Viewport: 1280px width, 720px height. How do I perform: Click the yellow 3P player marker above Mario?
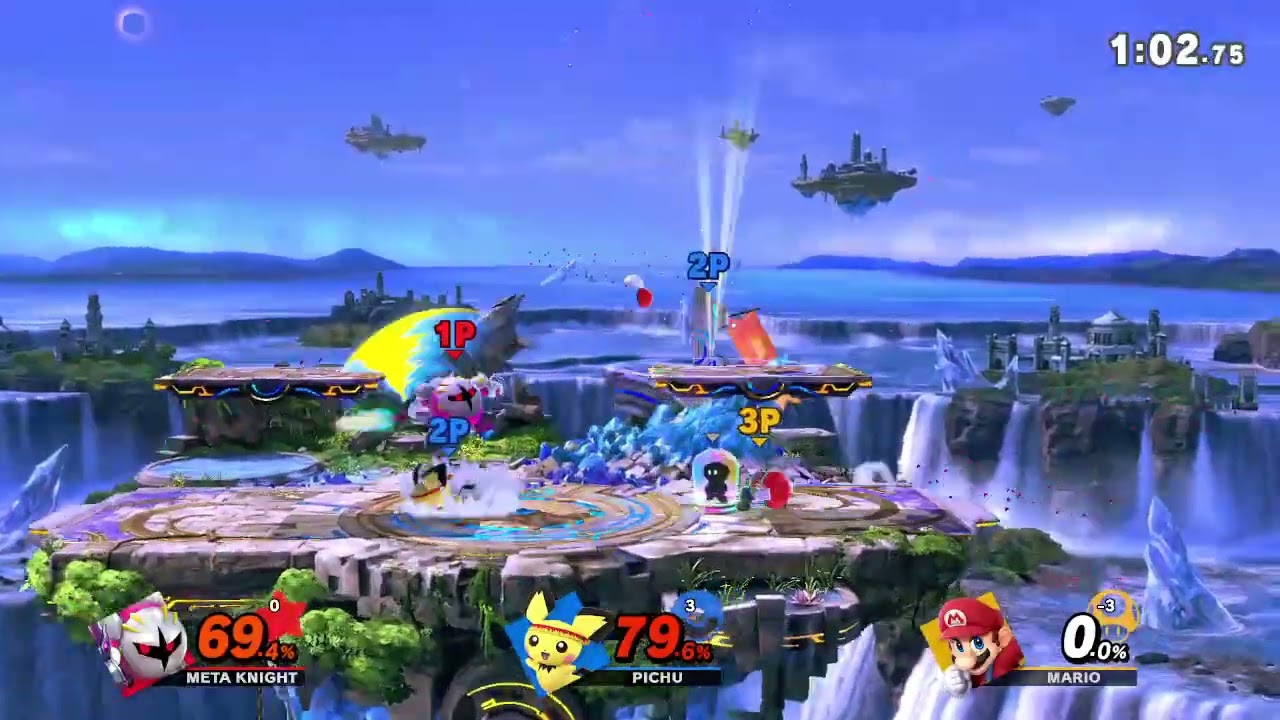758,422
